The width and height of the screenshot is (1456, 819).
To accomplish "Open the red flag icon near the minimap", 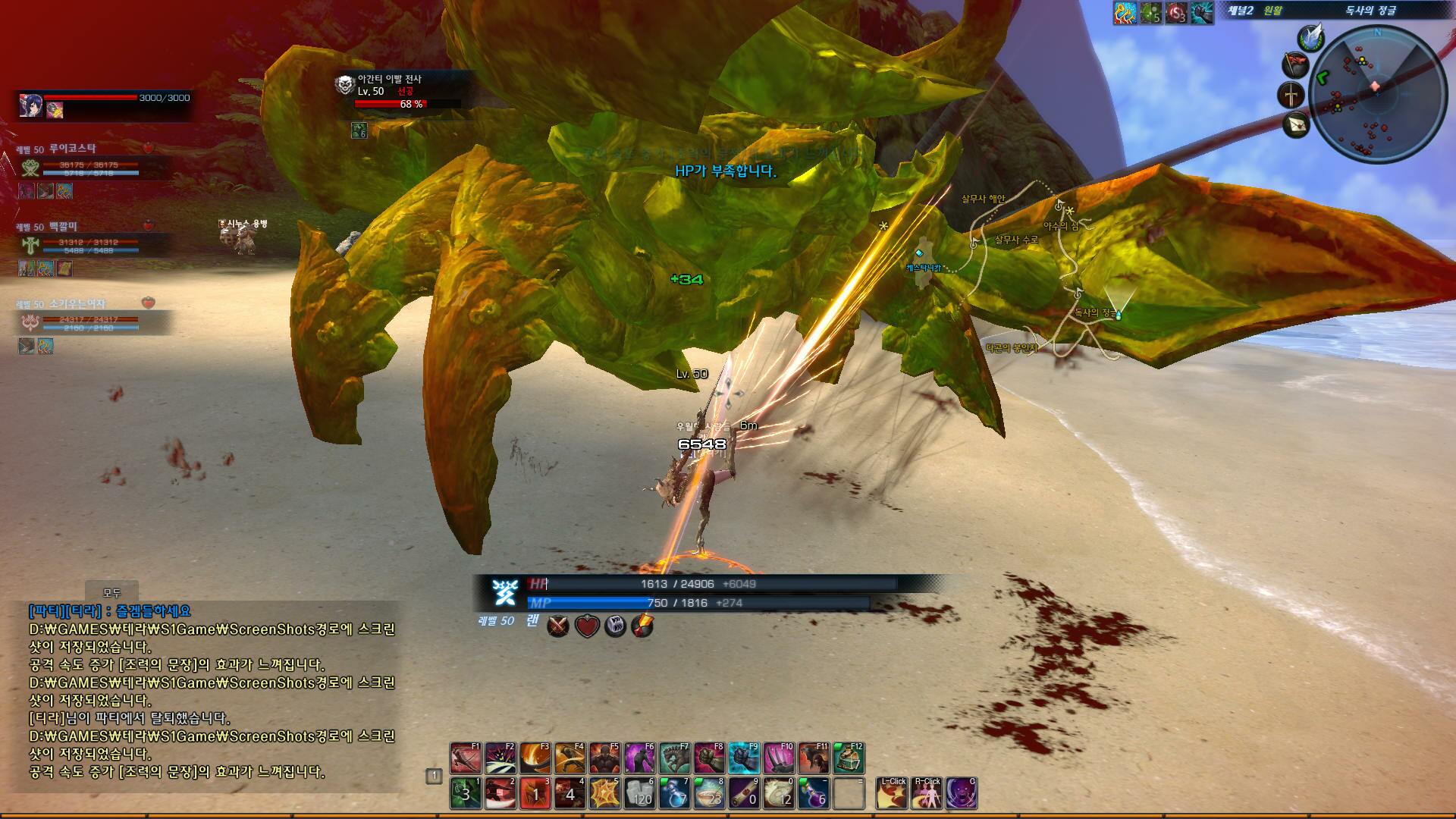I will point(1295,64).
